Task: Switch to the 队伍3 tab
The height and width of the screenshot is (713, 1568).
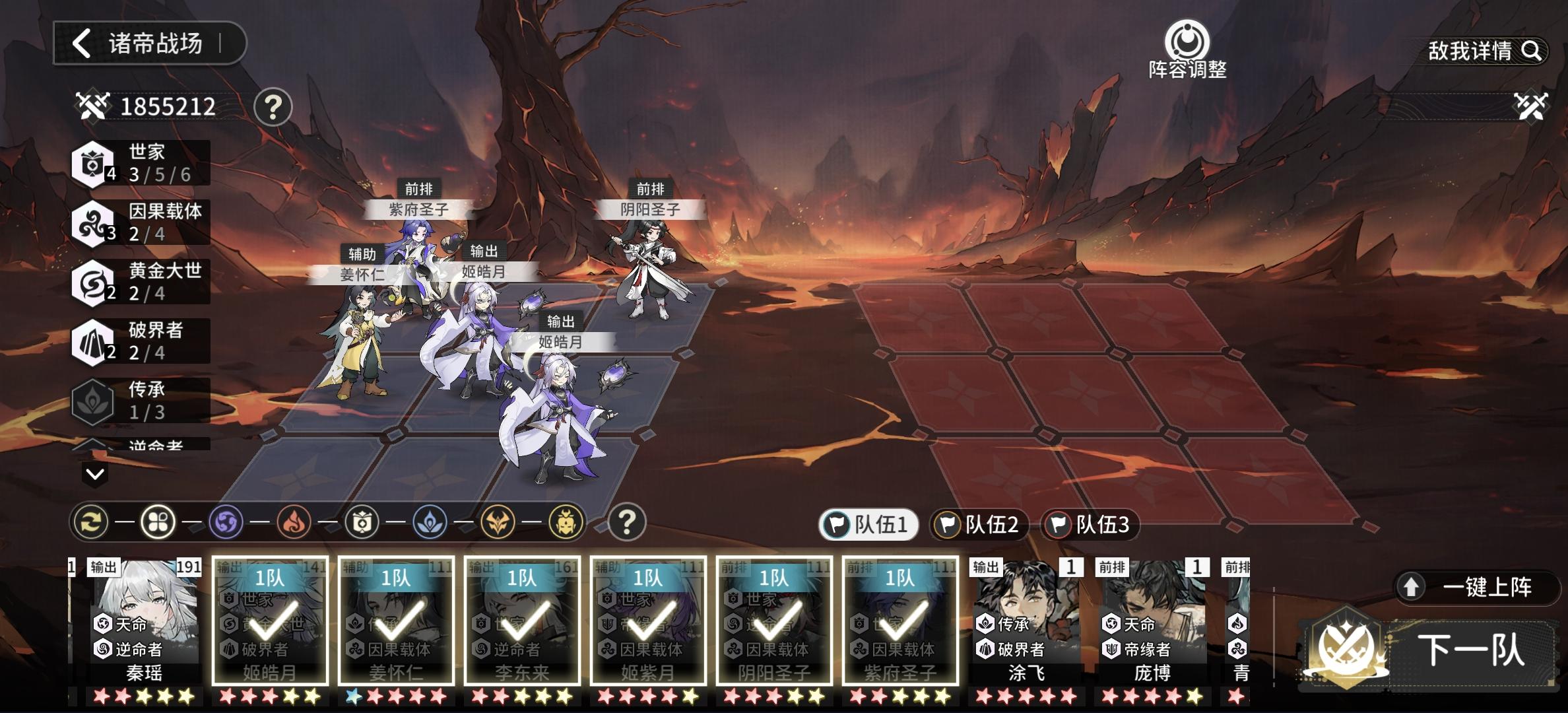Action: [x=1090, y=524]
